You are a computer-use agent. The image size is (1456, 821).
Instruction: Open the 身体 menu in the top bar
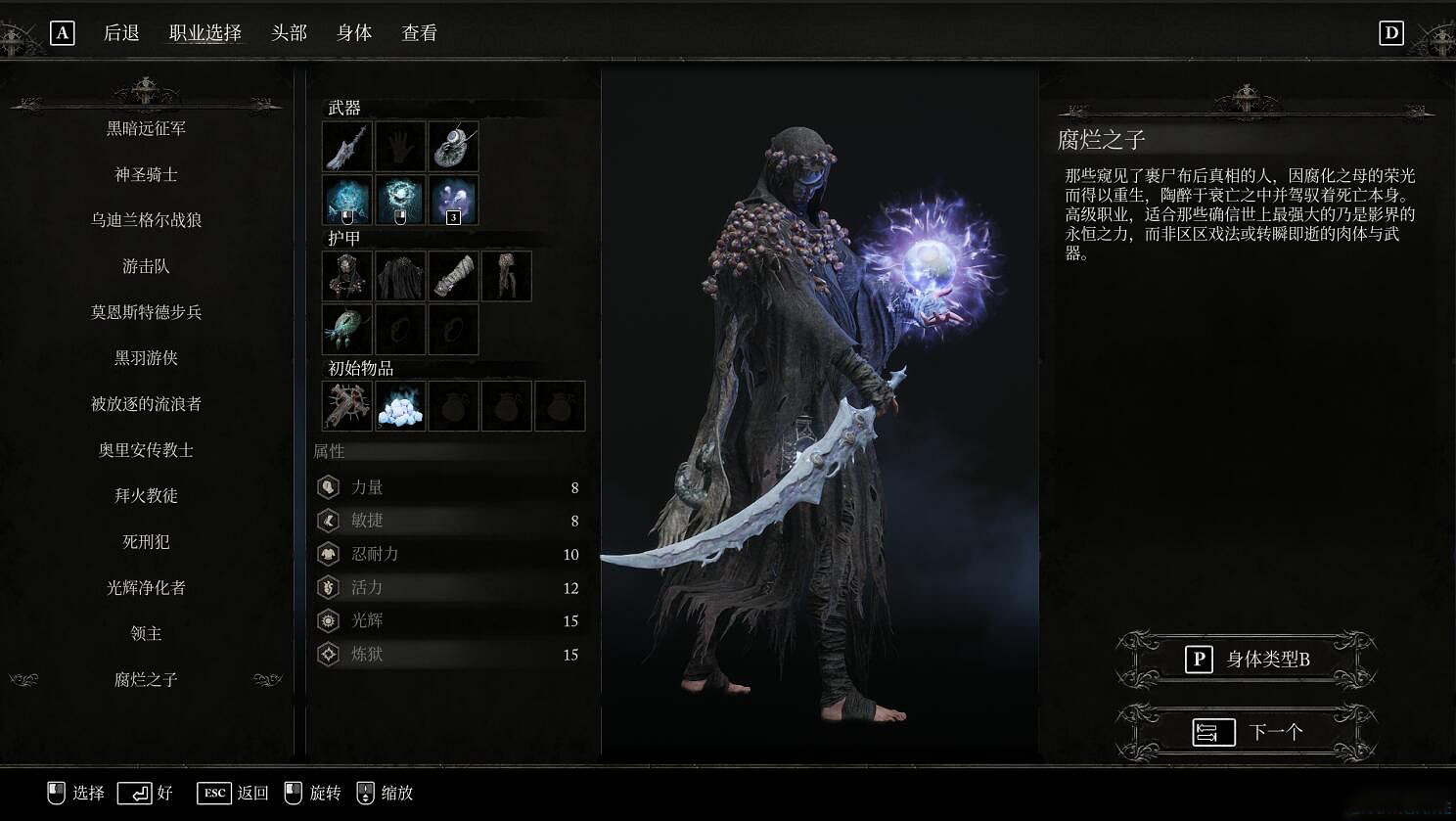pos(353,32)
